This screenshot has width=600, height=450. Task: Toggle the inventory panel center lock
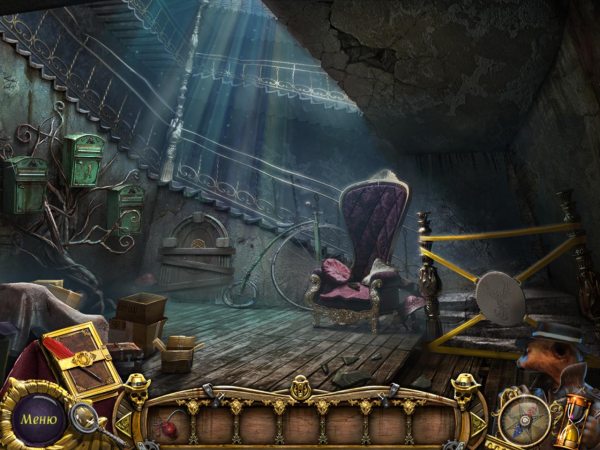(300, 388)
